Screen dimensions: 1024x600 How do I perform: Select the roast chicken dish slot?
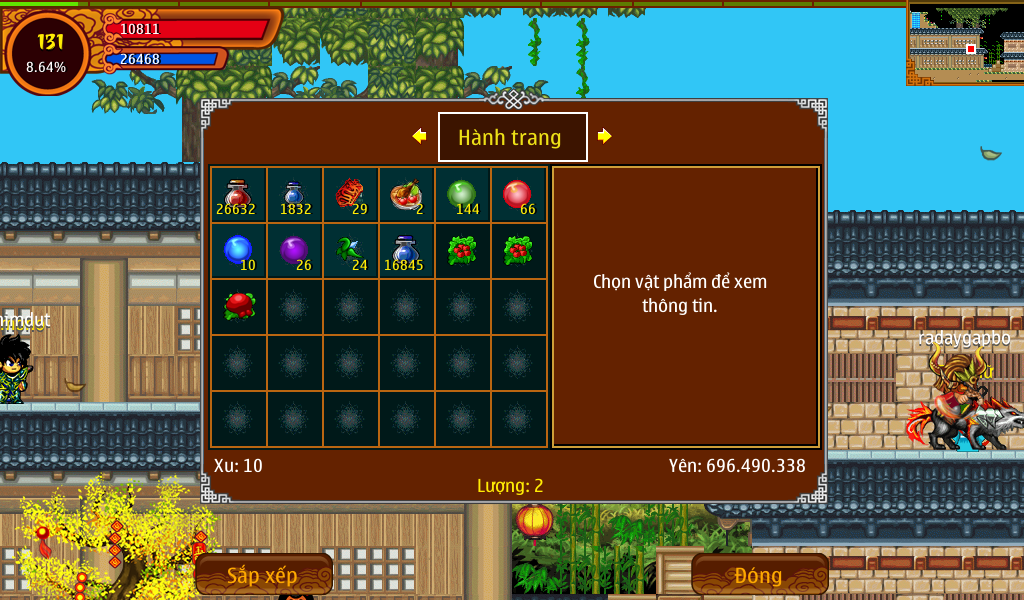click(406, 195)
